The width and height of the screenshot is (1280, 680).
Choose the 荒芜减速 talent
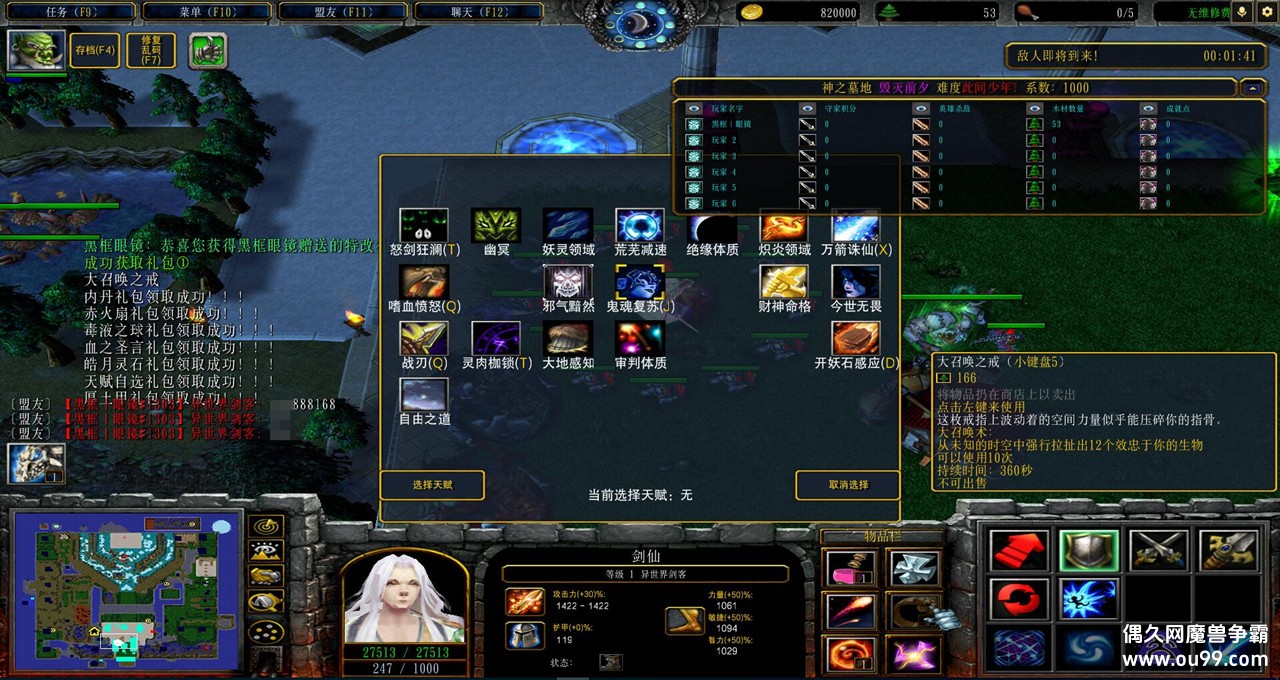point(640,226)
